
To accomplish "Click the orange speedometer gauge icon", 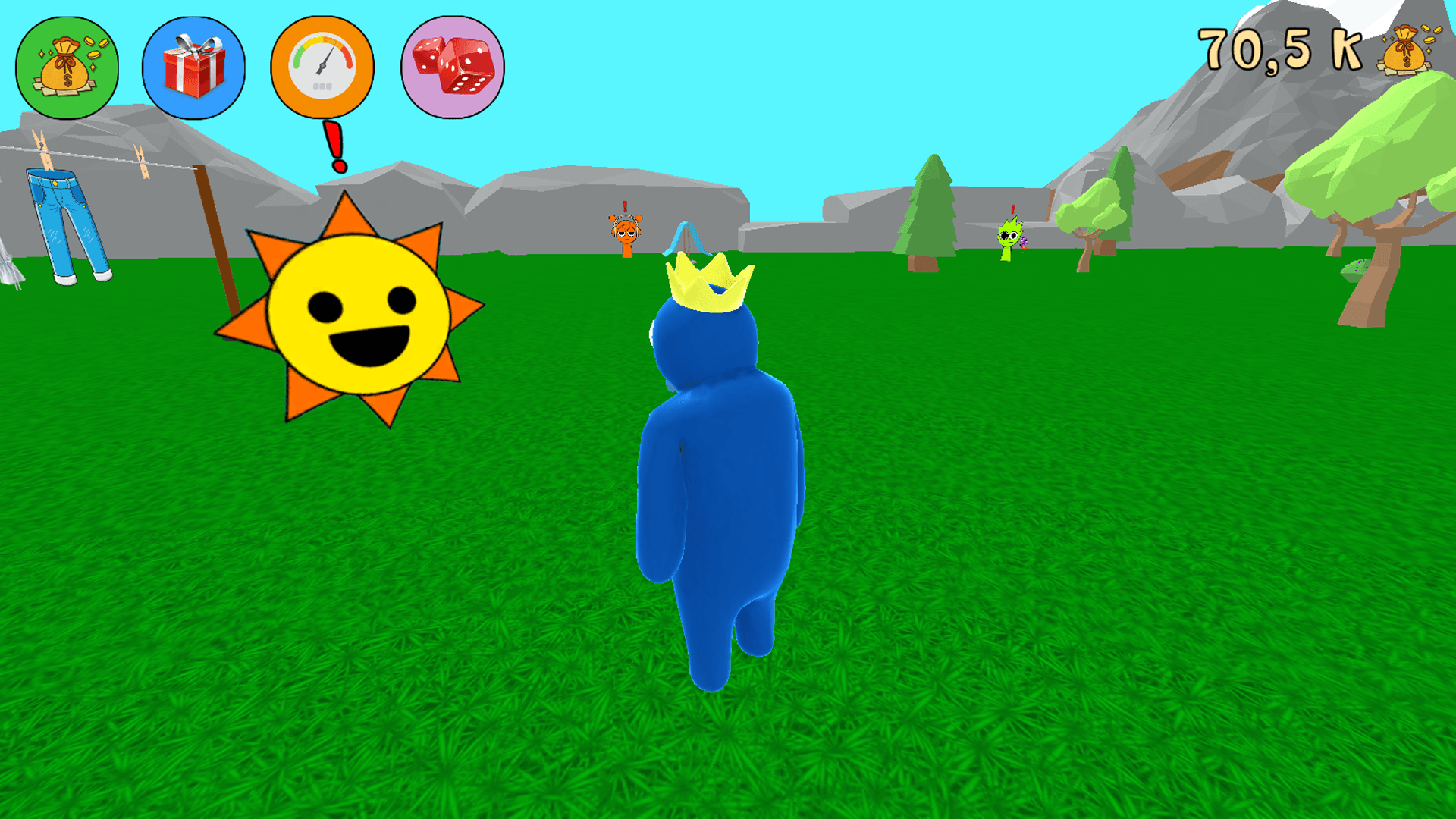I will point(321,67).
